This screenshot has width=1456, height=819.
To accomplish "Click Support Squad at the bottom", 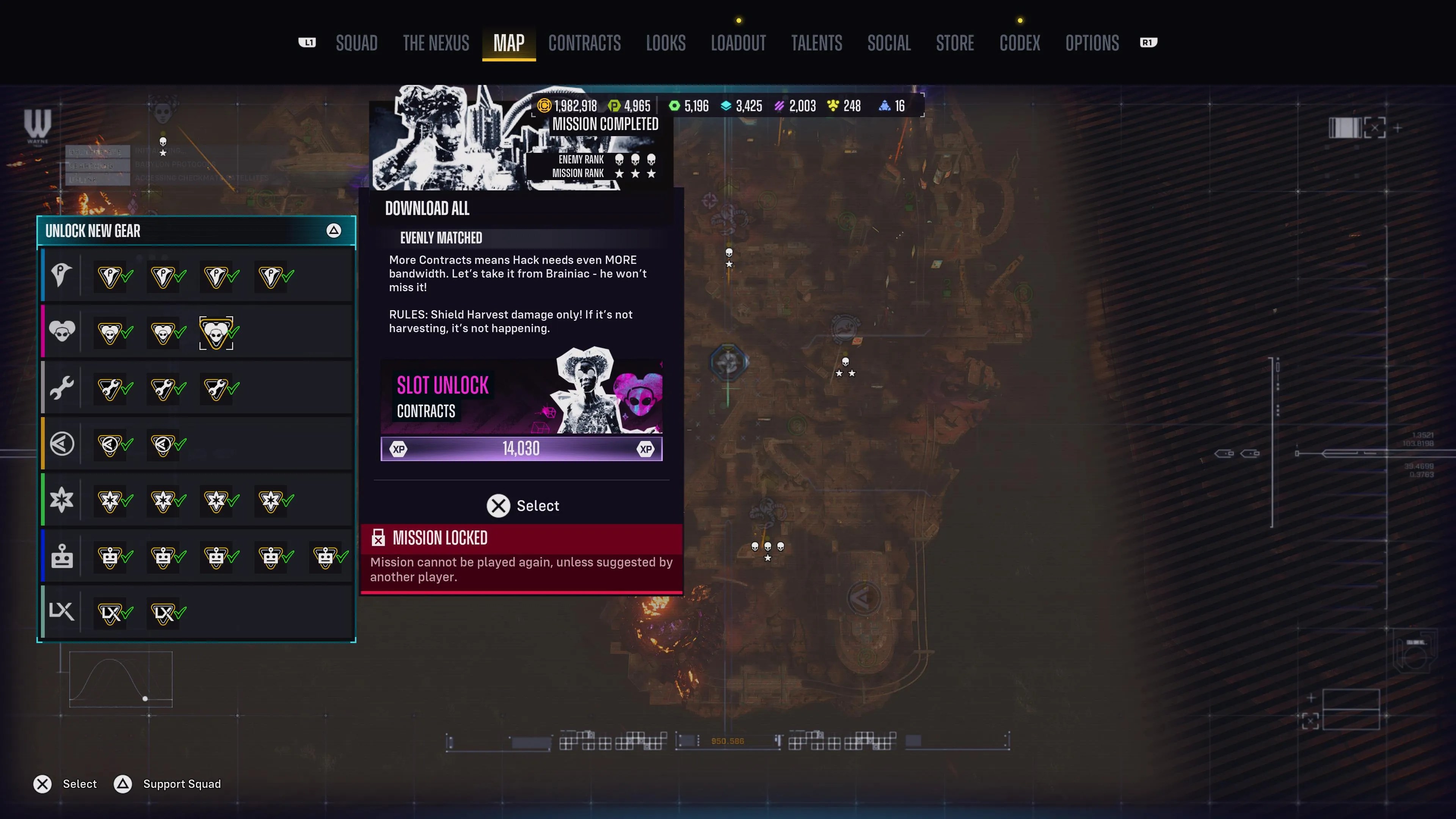I will point(182,784).
